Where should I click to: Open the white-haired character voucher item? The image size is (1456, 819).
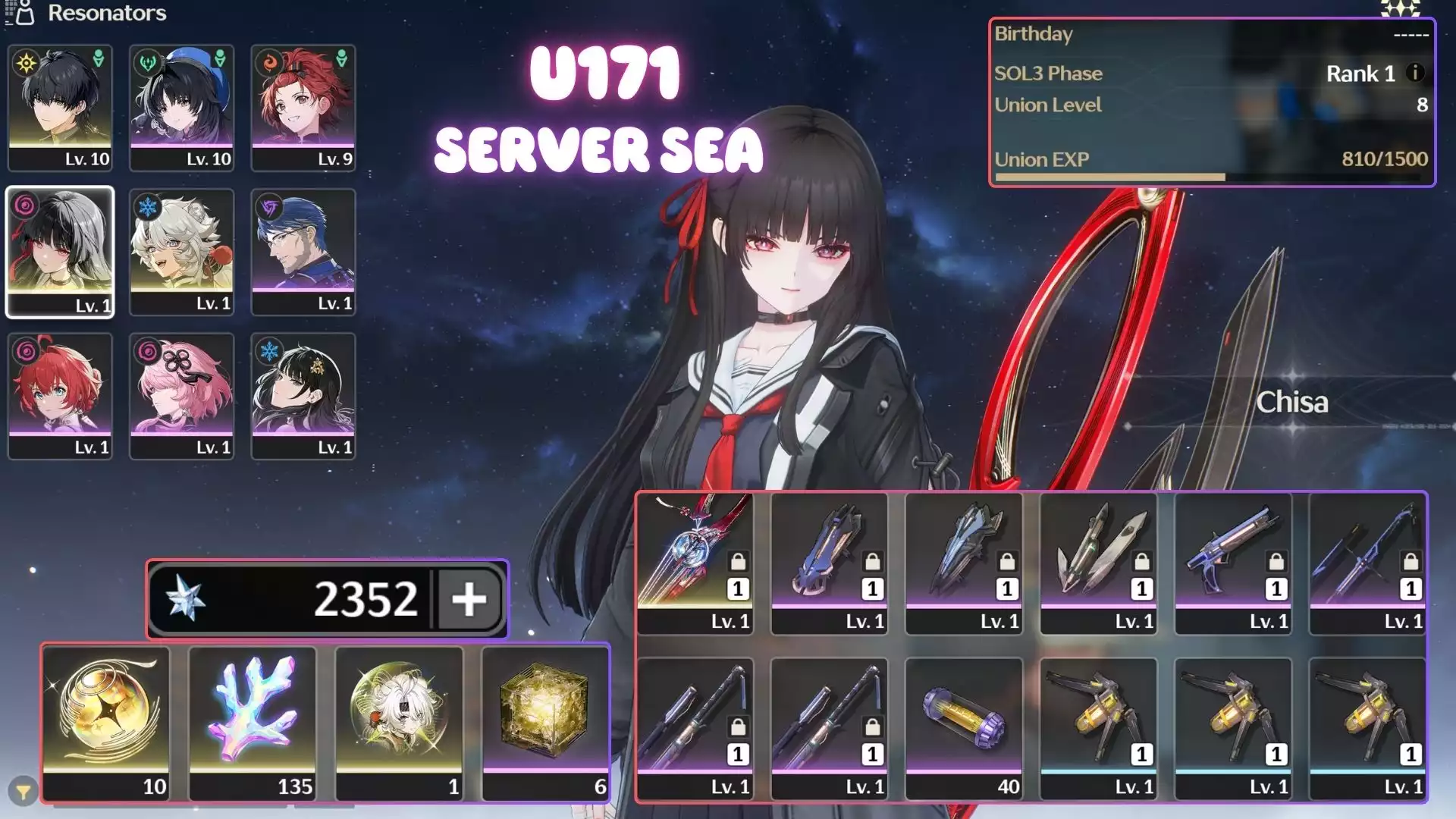point(399,723)
